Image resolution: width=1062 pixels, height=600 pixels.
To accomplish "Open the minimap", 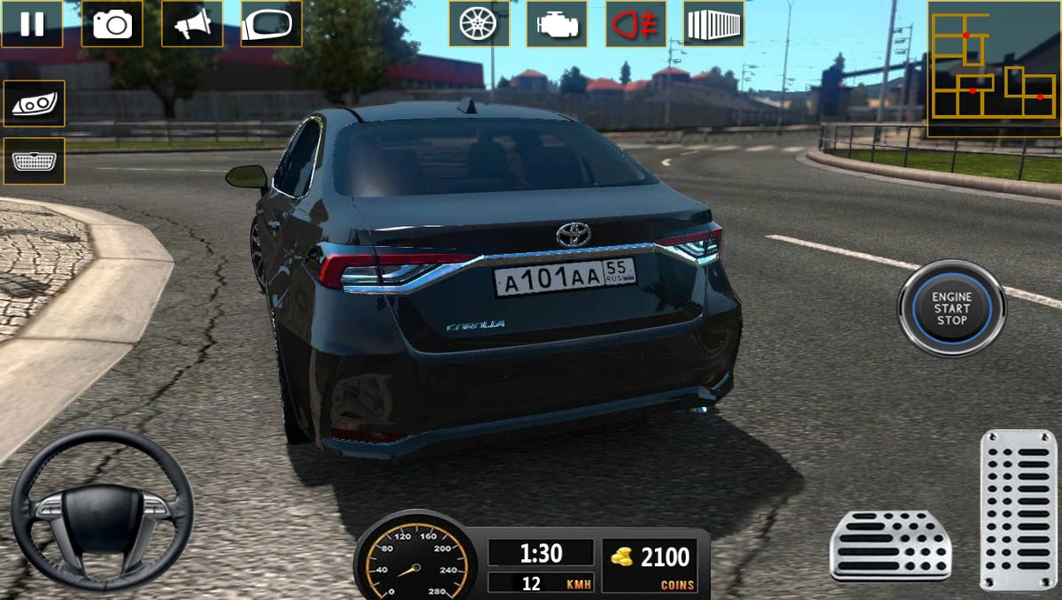I will click(993, 69).
